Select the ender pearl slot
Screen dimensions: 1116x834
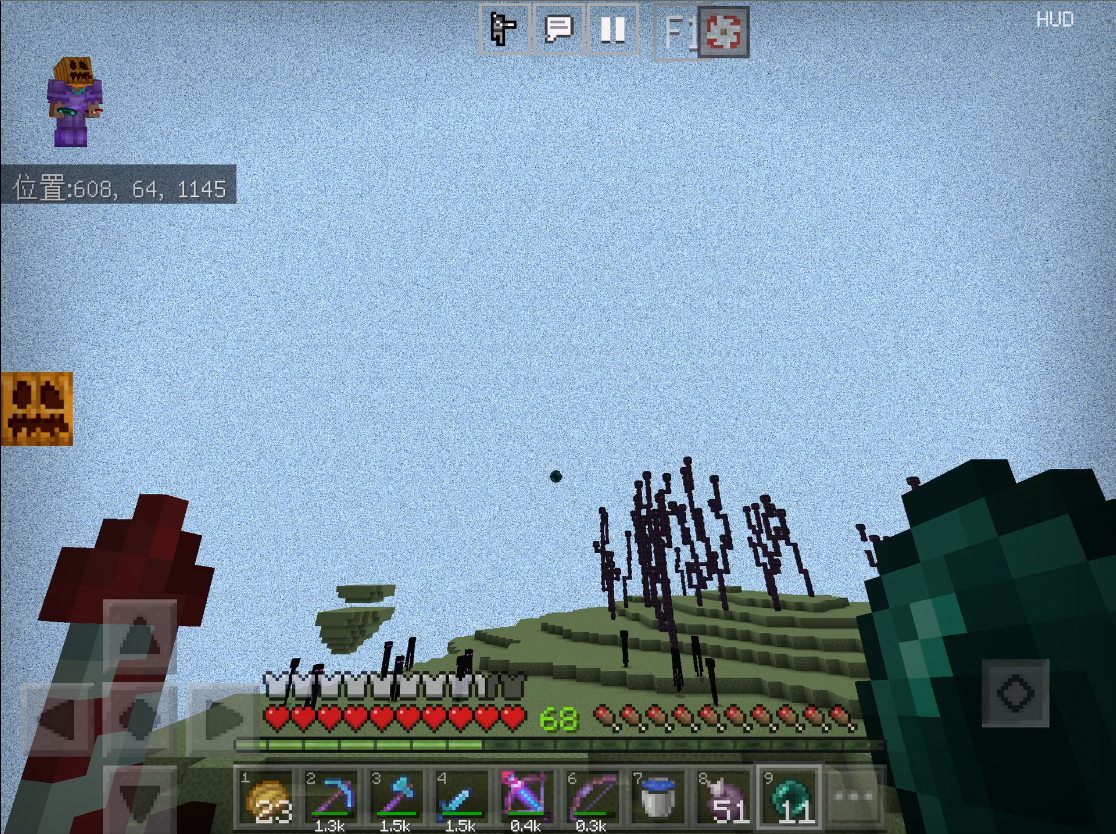(789, 797)
